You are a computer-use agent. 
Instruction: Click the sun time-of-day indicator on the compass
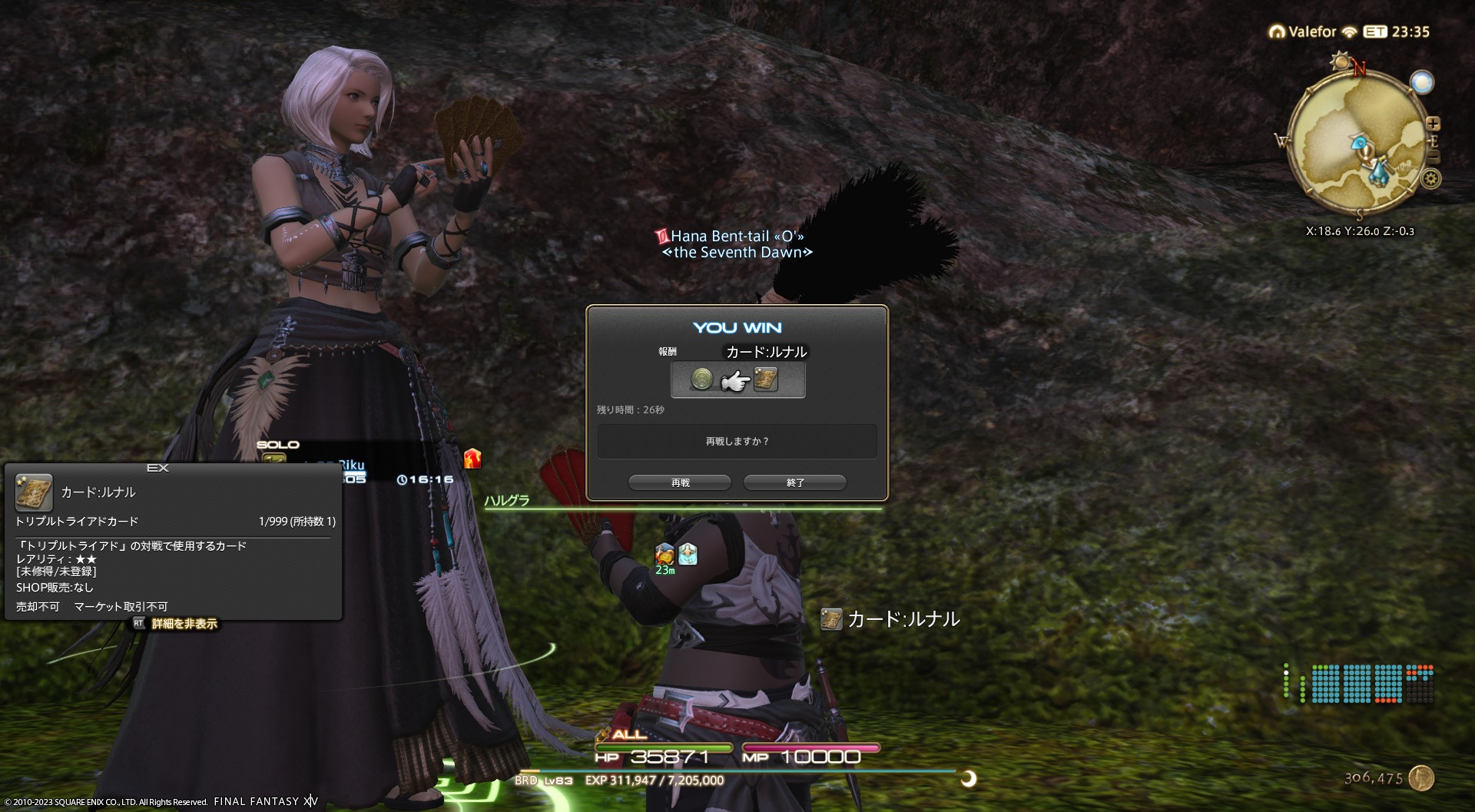point(1341,61)
